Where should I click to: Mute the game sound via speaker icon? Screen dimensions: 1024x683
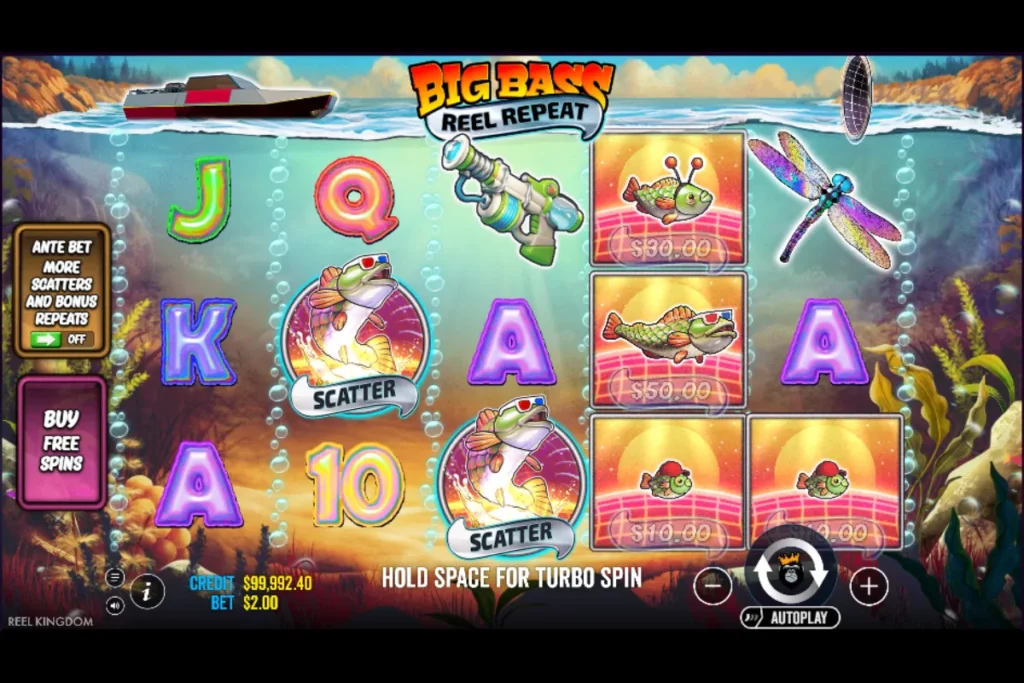[115, 604]
